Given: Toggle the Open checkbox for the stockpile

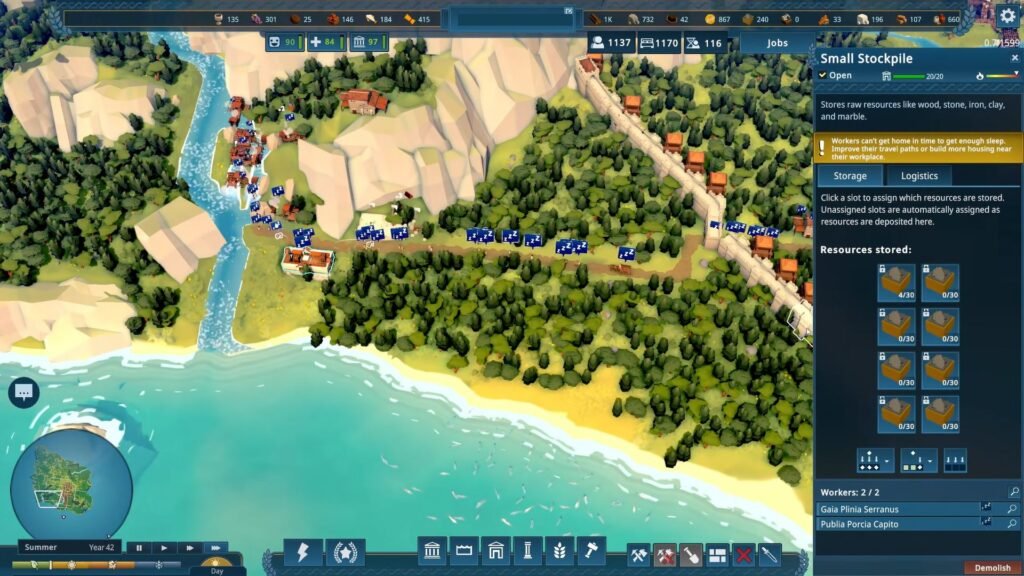Looking at the screenshot, I should pos(823,75).
